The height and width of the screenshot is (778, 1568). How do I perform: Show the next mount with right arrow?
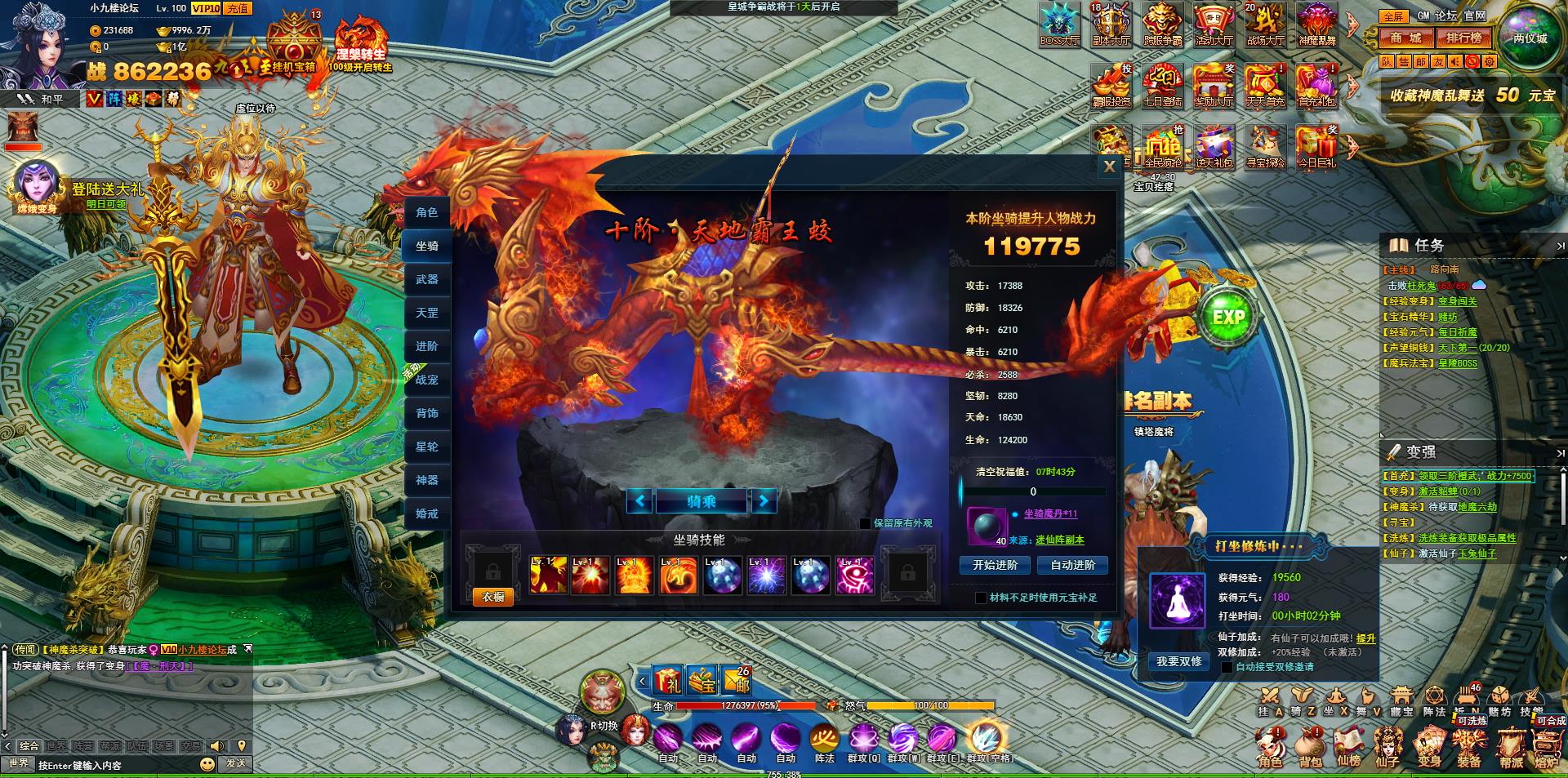point(764,500)
